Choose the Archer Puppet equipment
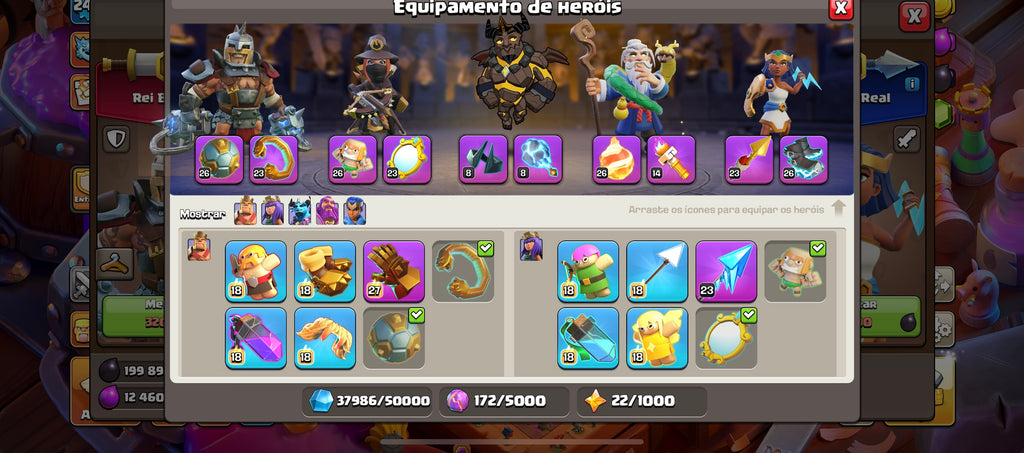 point(588,271)
